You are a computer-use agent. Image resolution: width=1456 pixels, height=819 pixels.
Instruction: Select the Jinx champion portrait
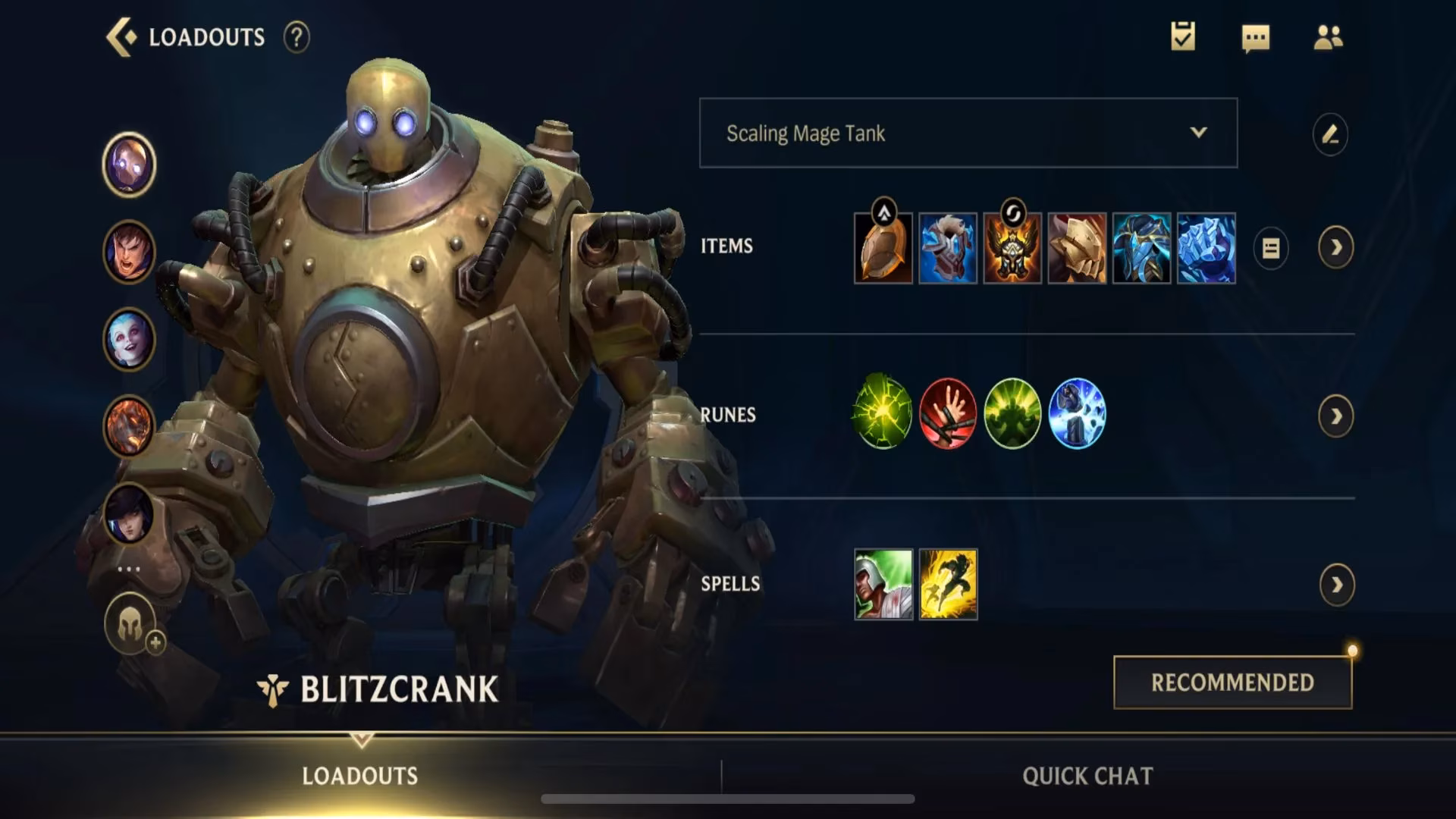pos(130,340)
